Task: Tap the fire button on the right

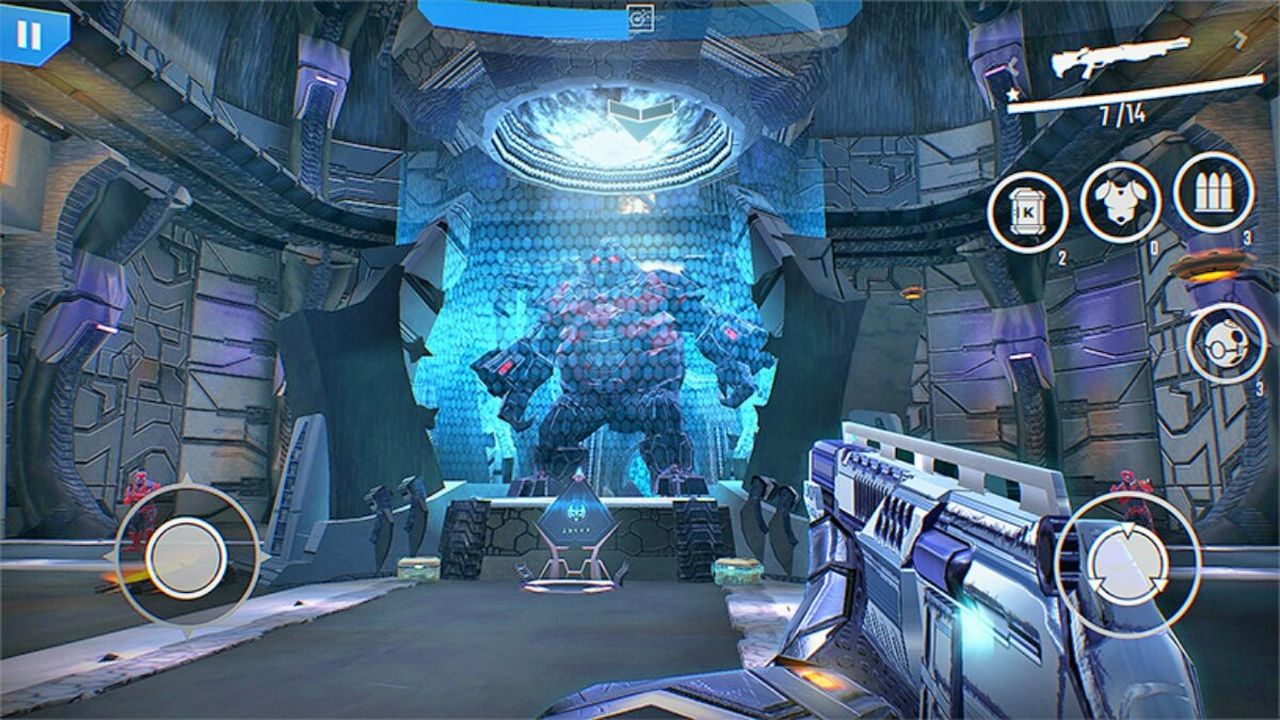Action: pos(1128,563)
